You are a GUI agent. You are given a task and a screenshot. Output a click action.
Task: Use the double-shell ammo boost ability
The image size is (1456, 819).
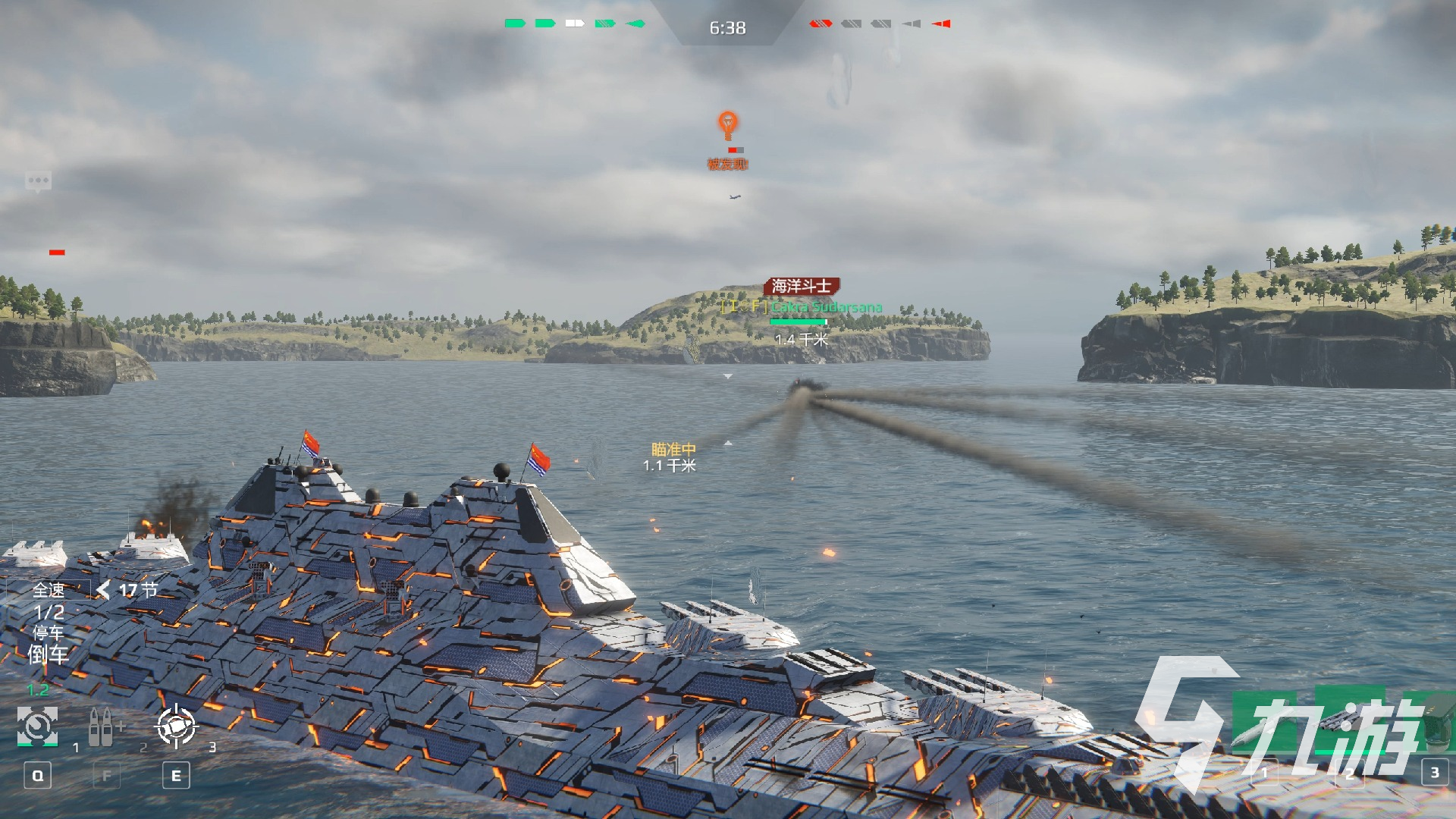point(102,726)
